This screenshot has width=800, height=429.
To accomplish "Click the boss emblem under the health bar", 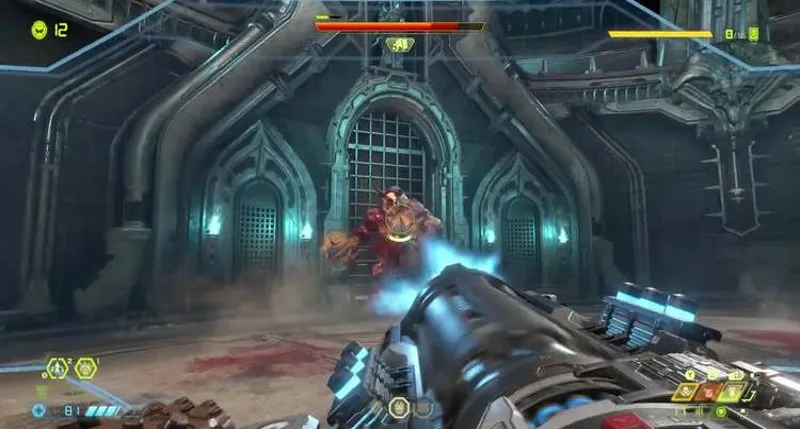I will 399,44.
